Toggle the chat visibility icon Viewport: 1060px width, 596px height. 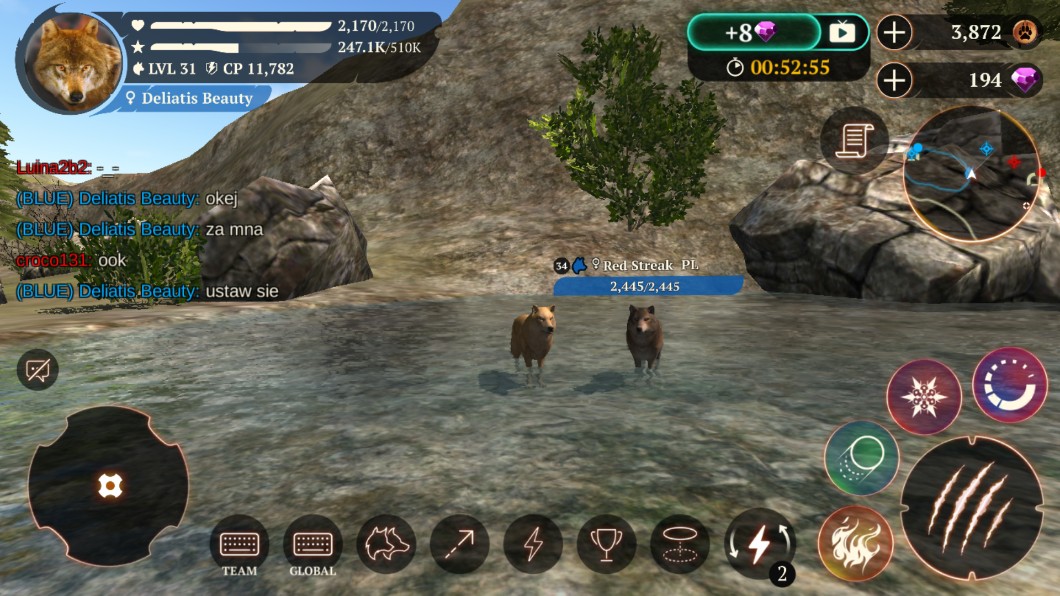point(38,370)
